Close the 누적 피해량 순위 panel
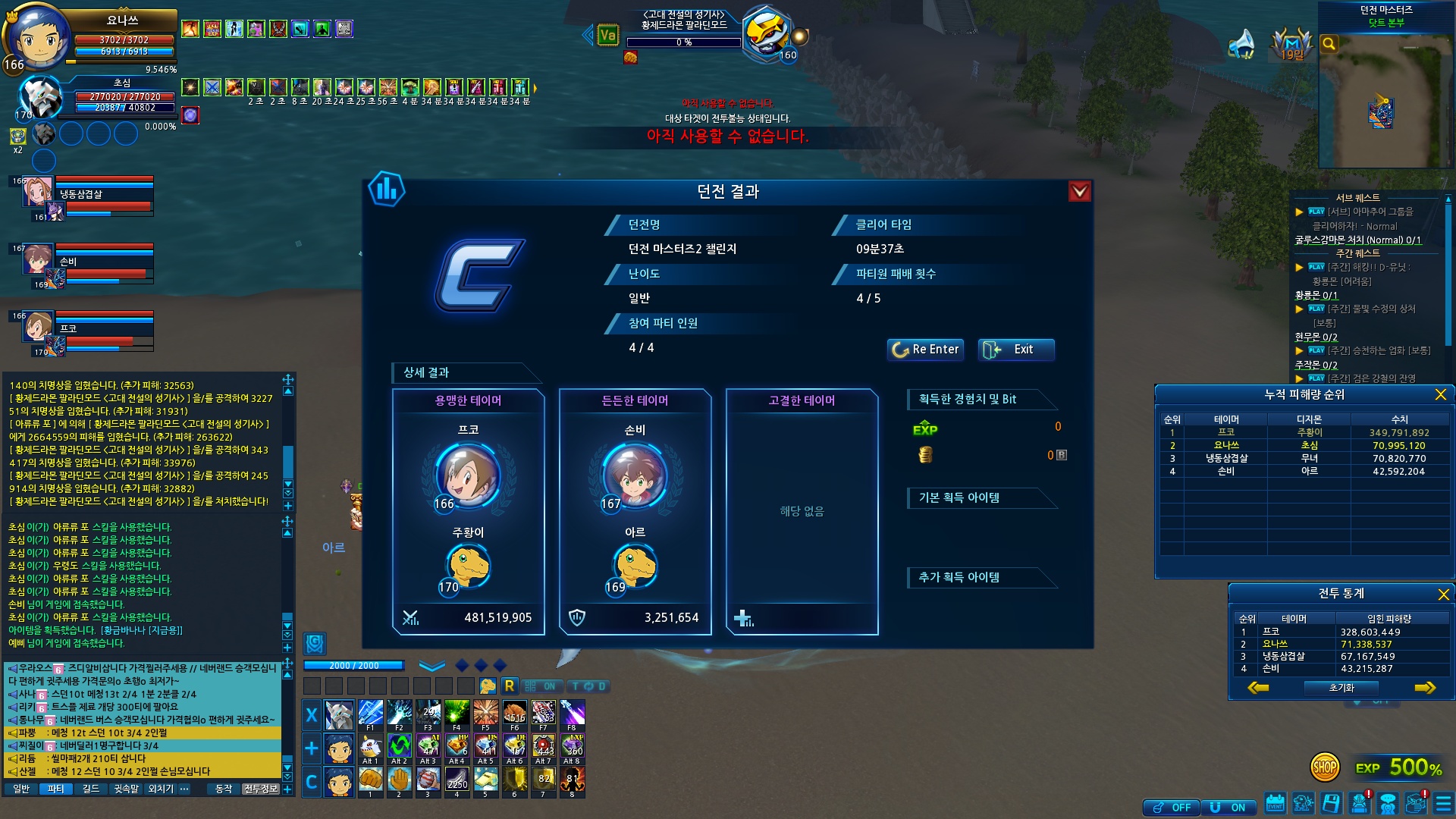This screenshot has width=1456, height=819. [1440, 394]
